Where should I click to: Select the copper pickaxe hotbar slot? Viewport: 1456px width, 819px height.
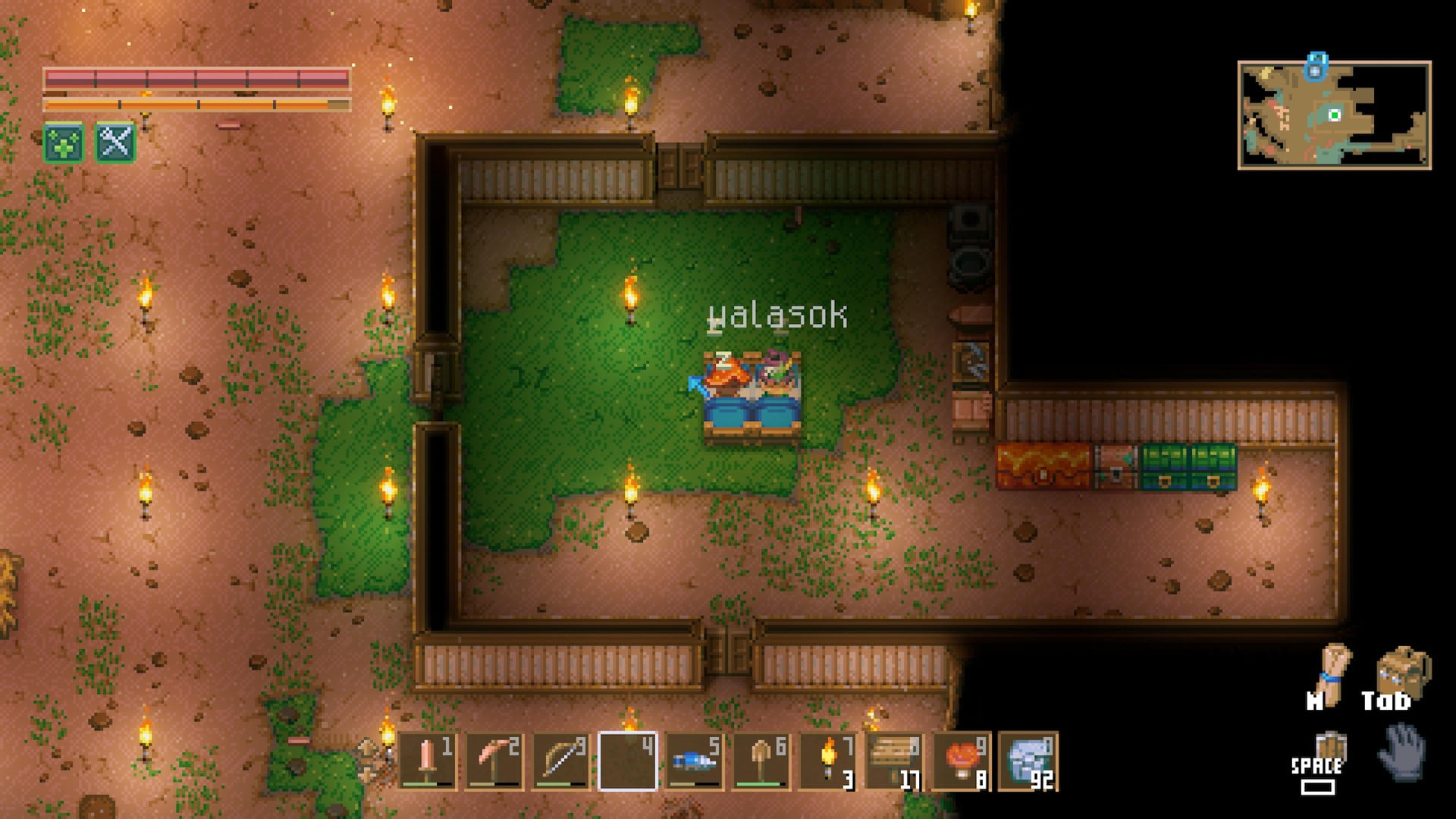494,761
